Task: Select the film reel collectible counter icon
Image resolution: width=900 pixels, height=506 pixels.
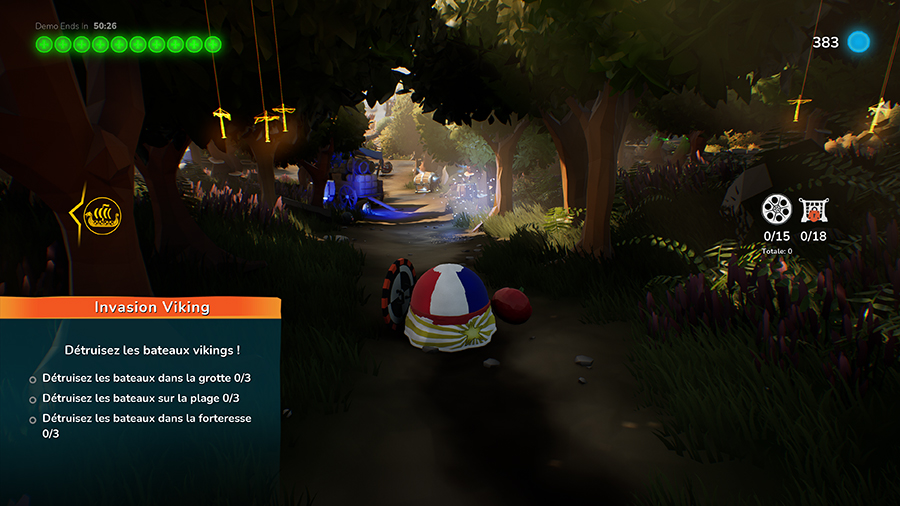Action: pyautogui.click(x=776, y=210)
